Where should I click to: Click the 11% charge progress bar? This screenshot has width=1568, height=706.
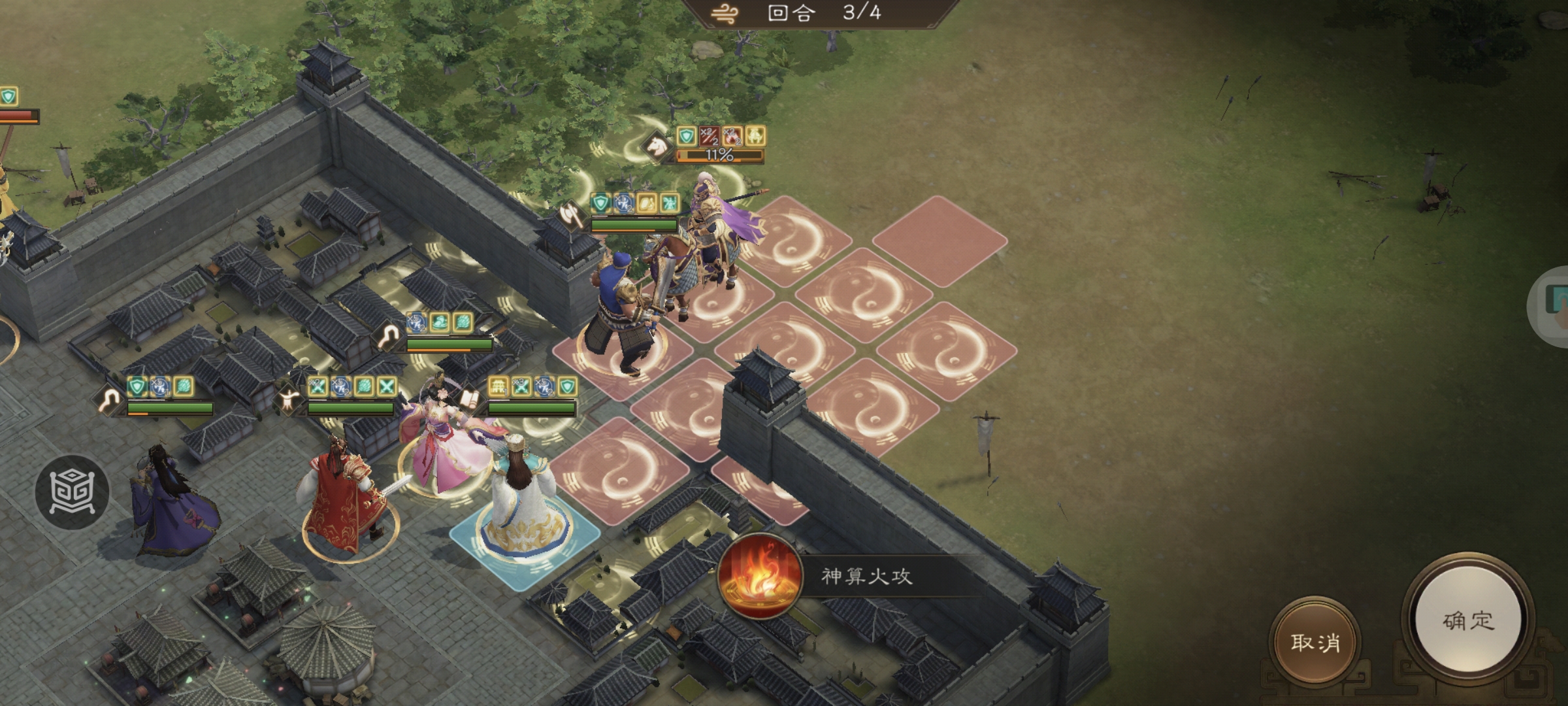[719, 157]
